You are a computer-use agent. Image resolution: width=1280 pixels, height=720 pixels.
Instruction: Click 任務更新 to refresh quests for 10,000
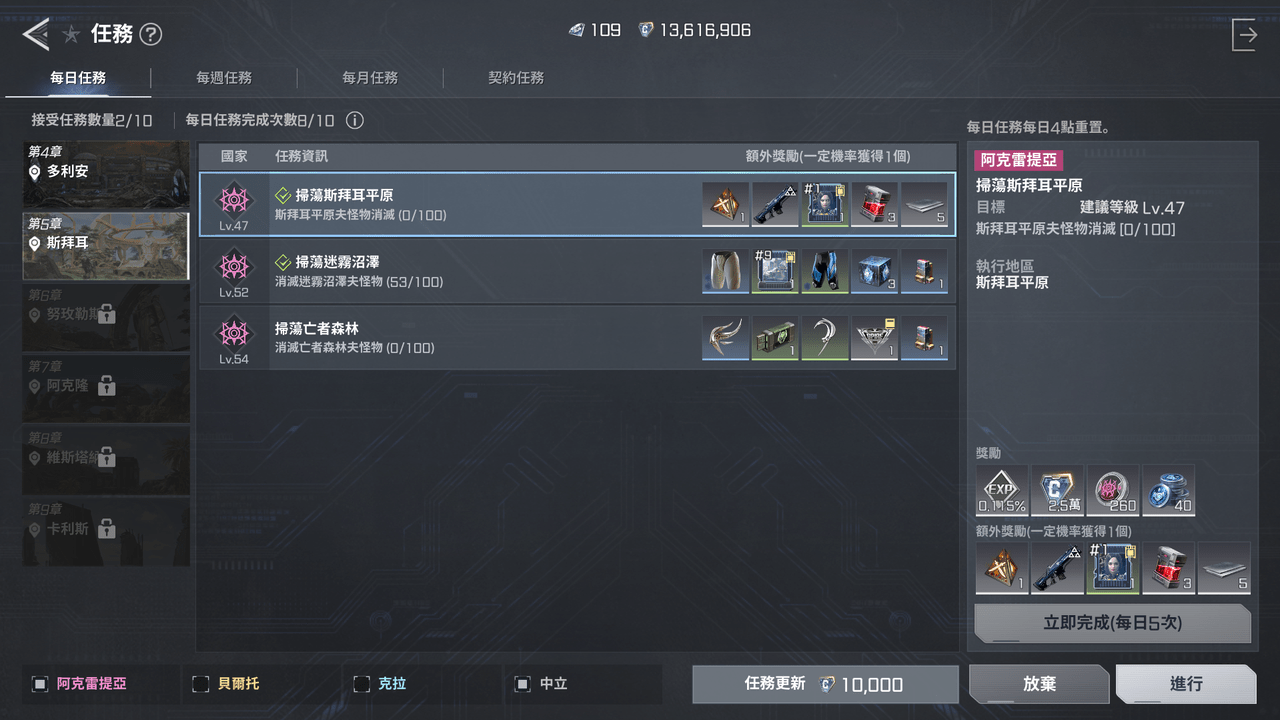(824, 683)
